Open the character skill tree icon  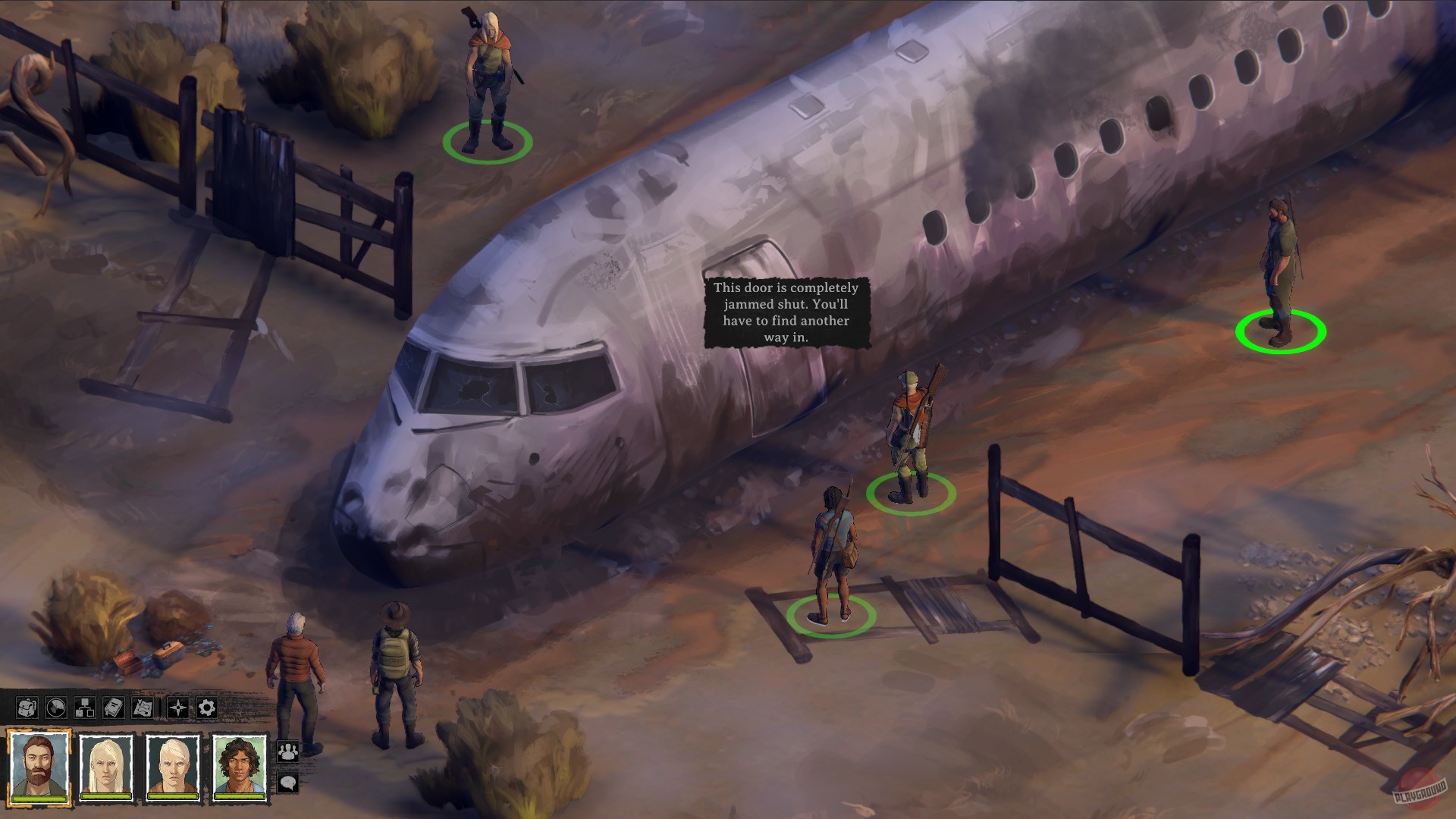85,708
